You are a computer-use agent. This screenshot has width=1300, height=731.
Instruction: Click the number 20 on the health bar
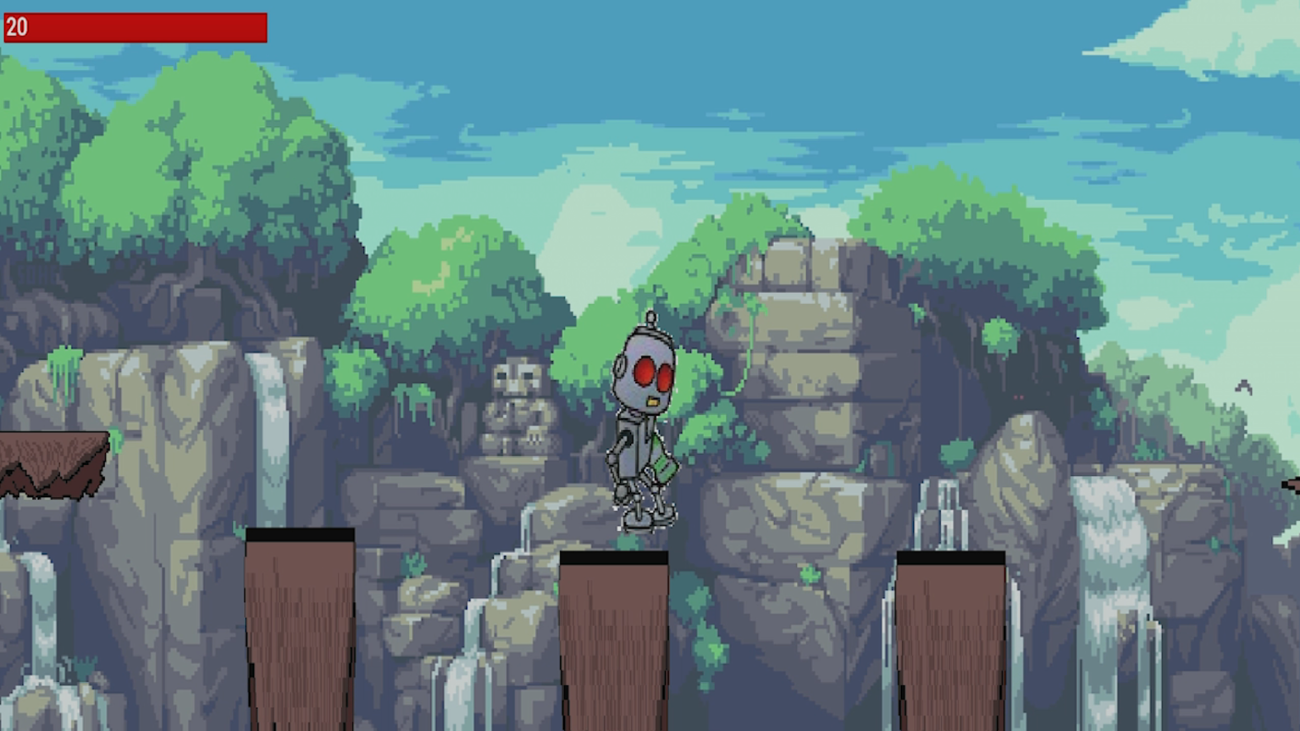coord(16,29)
